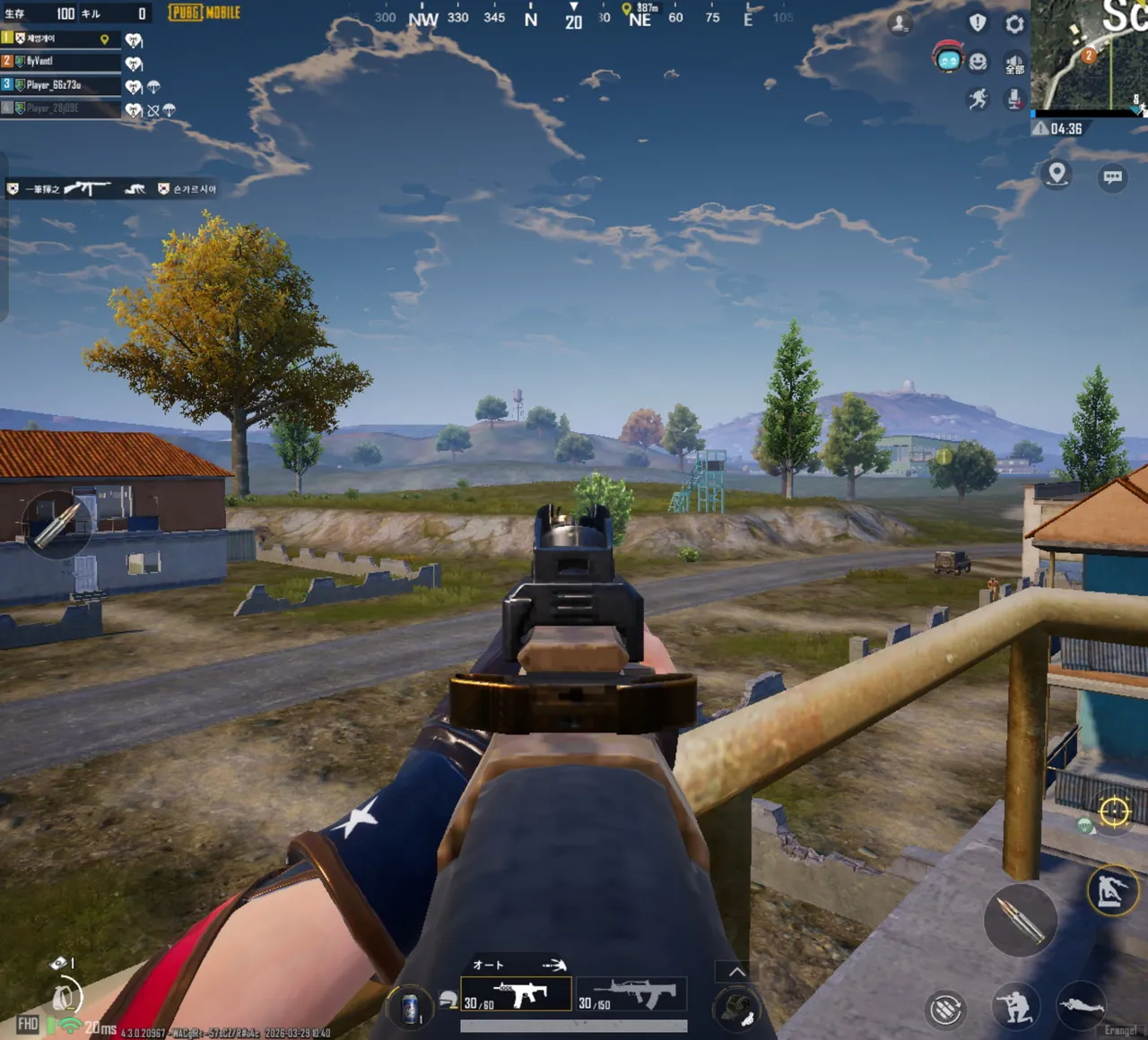
Task: Expand the weapon panel via upward chevron
Action: point(736,971)
